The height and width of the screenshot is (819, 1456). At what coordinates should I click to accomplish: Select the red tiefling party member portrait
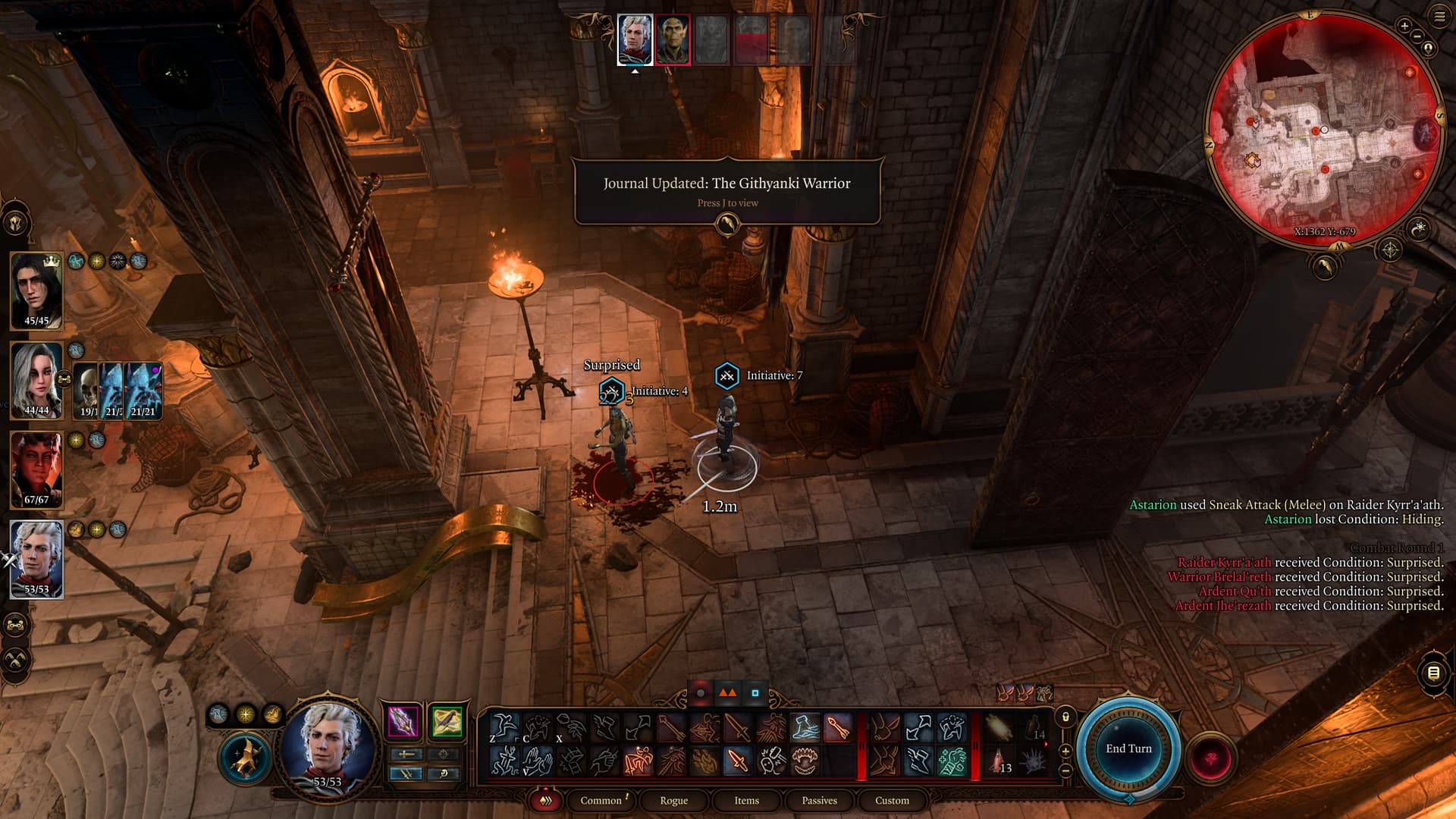(x=36, y=469)
